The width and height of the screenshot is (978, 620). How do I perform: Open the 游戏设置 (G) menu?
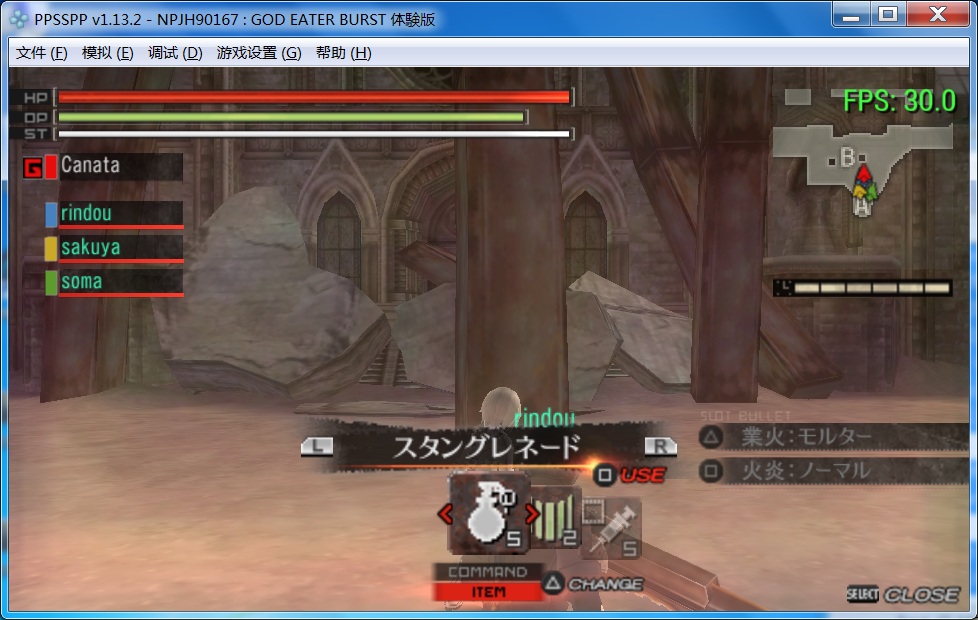click(258, 53)
